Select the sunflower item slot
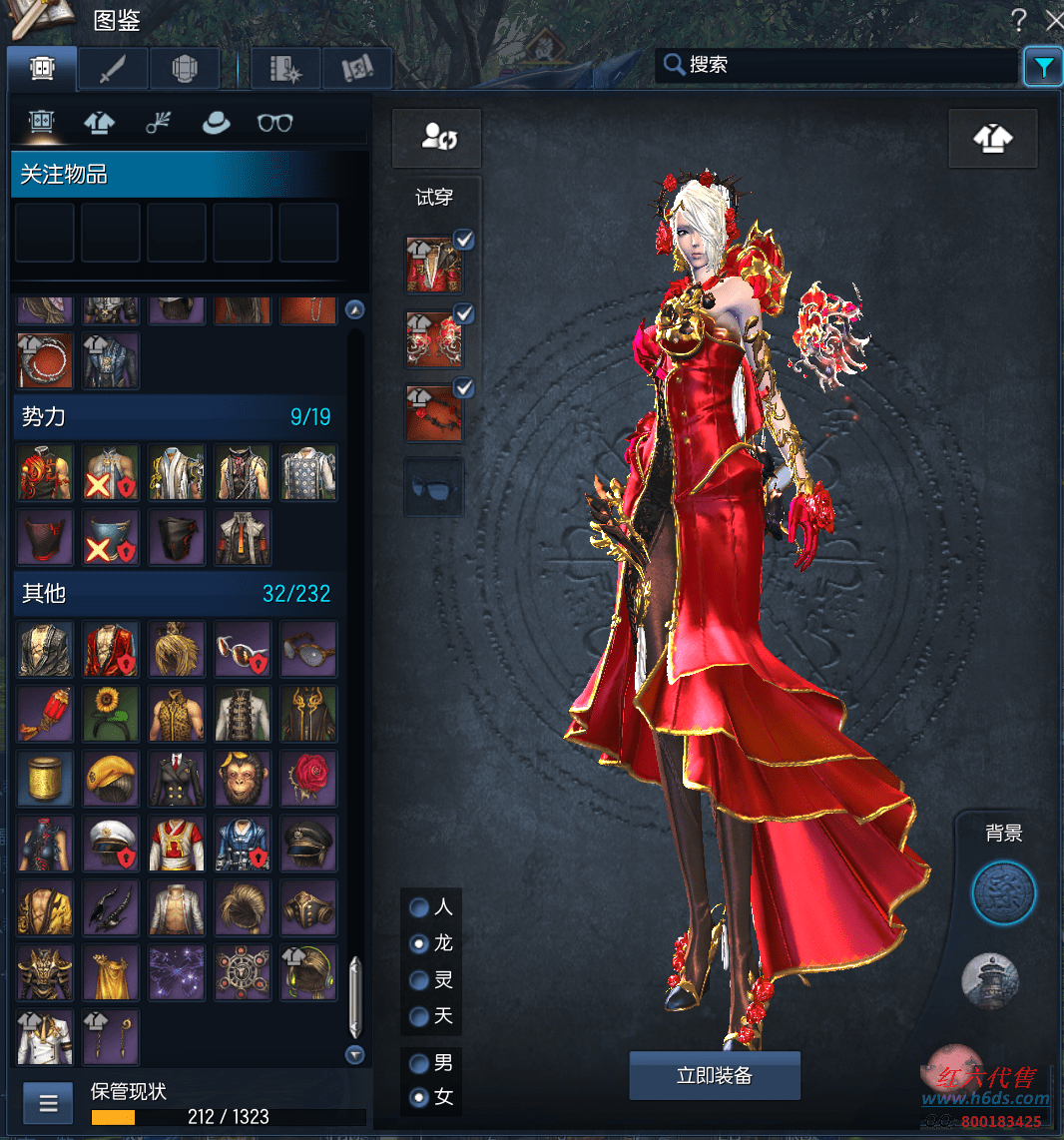This screenshot has width=1064, height=1140. click(x=111, y=713)
